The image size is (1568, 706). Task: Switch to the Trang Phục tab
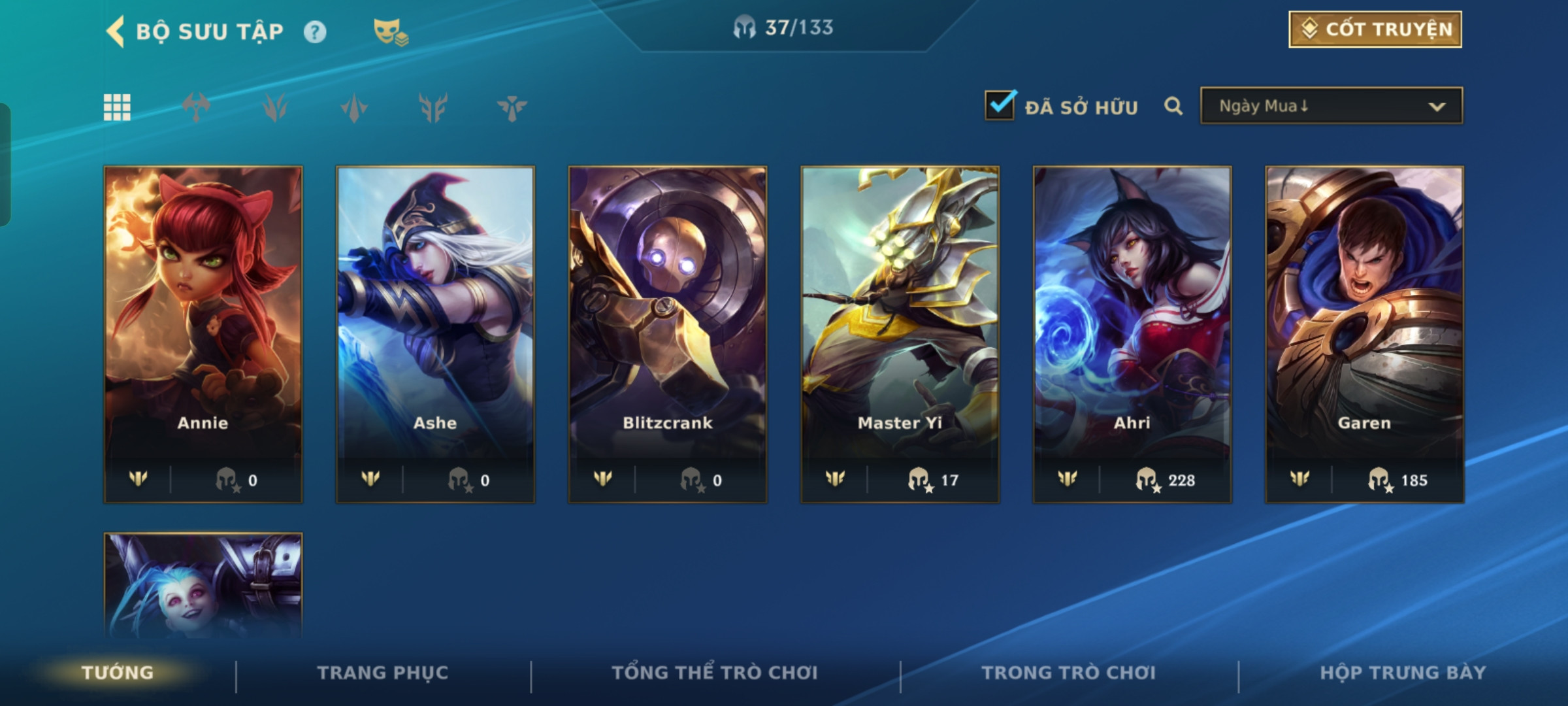click(x=383, y=673)
